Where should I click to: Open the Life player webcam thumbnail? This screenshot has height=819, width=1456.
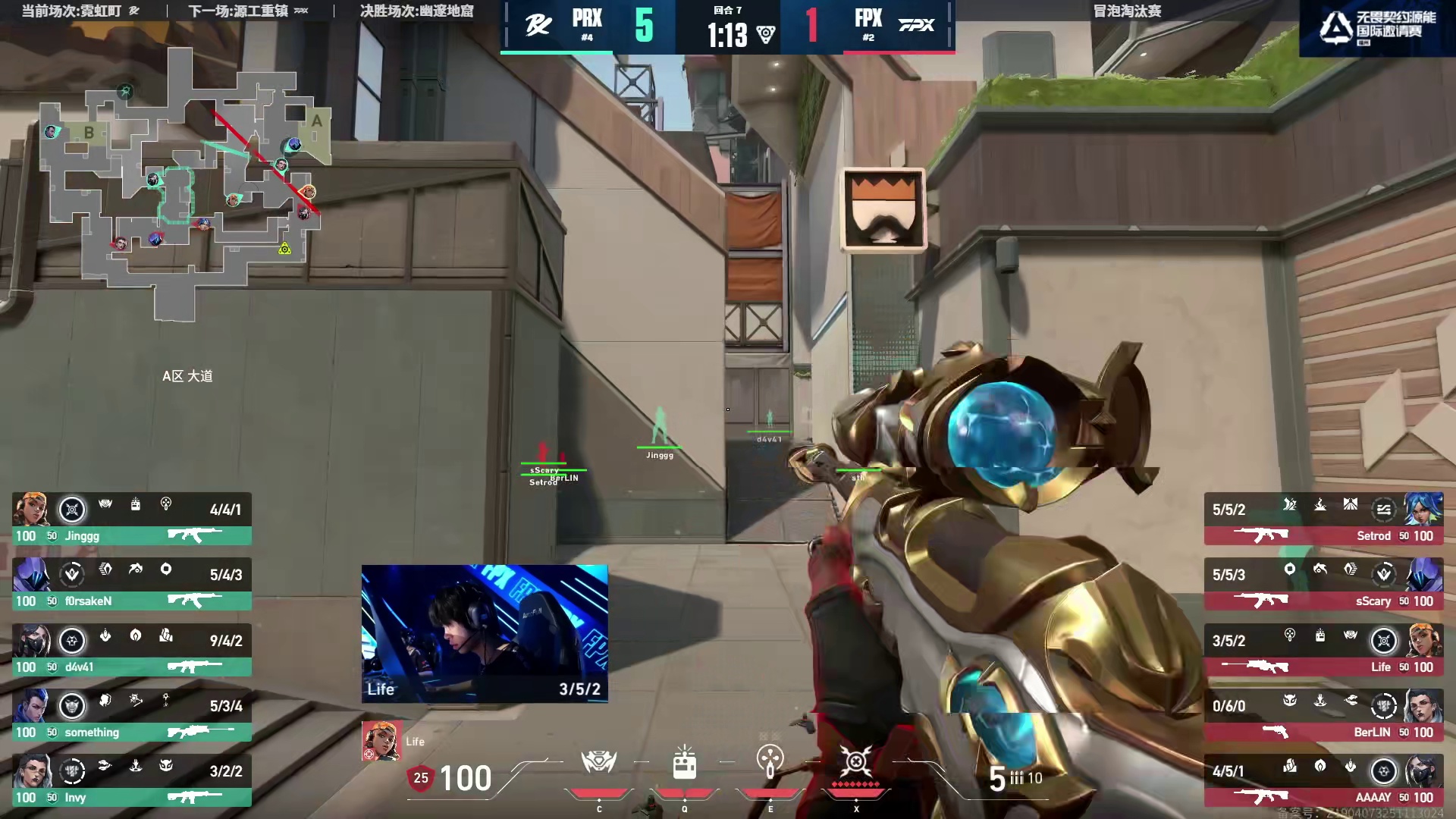pos(485,633)
